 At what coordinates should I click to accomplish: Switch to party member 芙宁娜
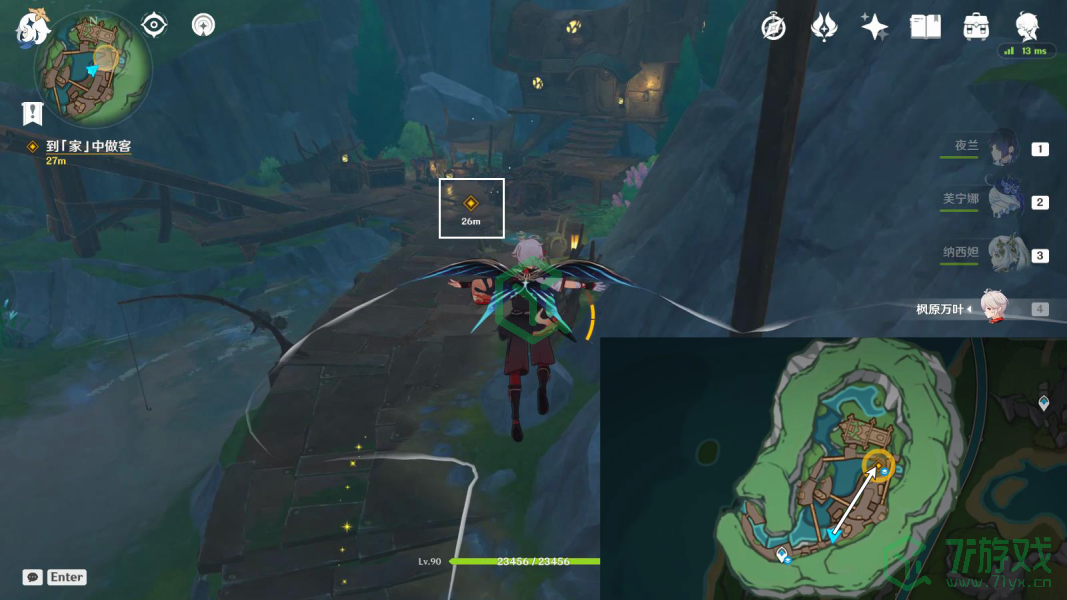1002,201
